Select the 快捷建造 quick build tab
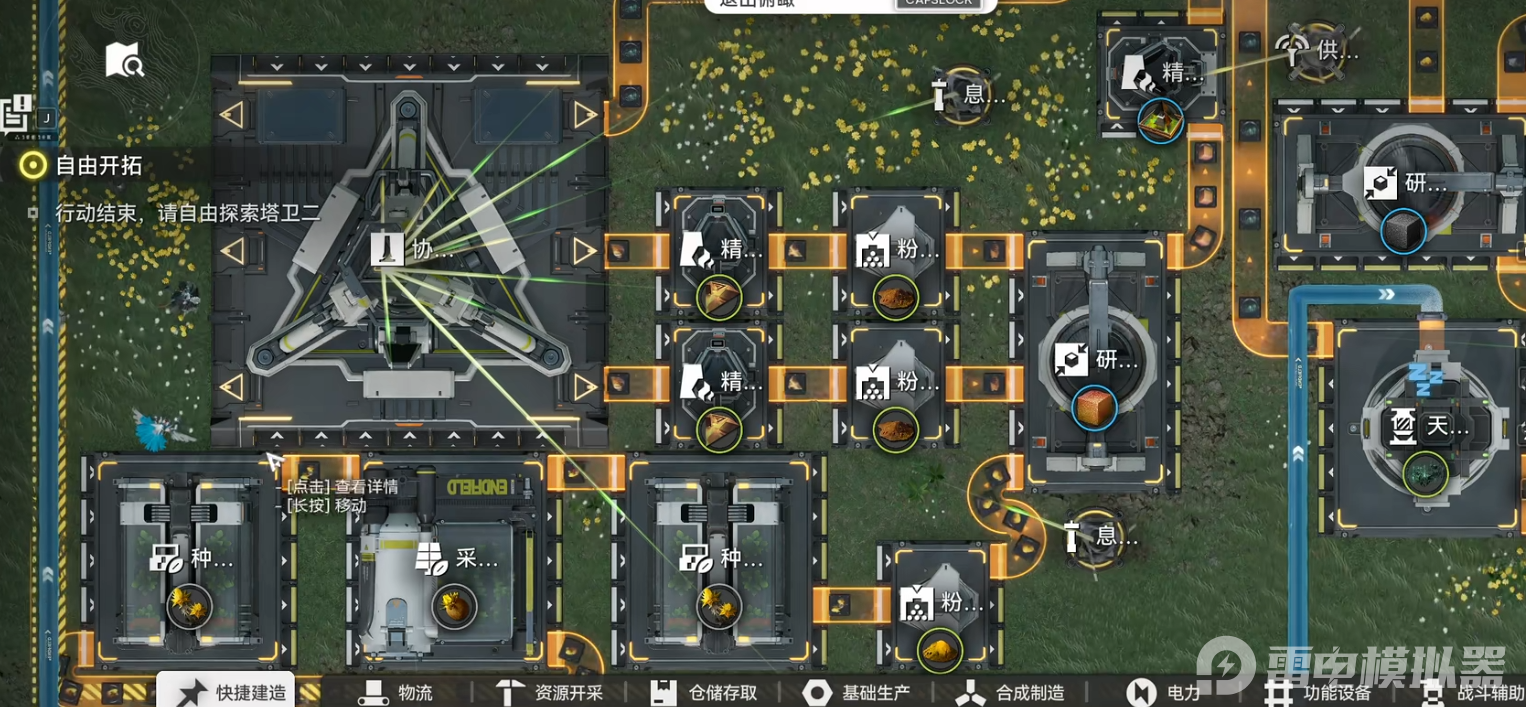Screen dimensions: 1526x707 coord(229,691)
